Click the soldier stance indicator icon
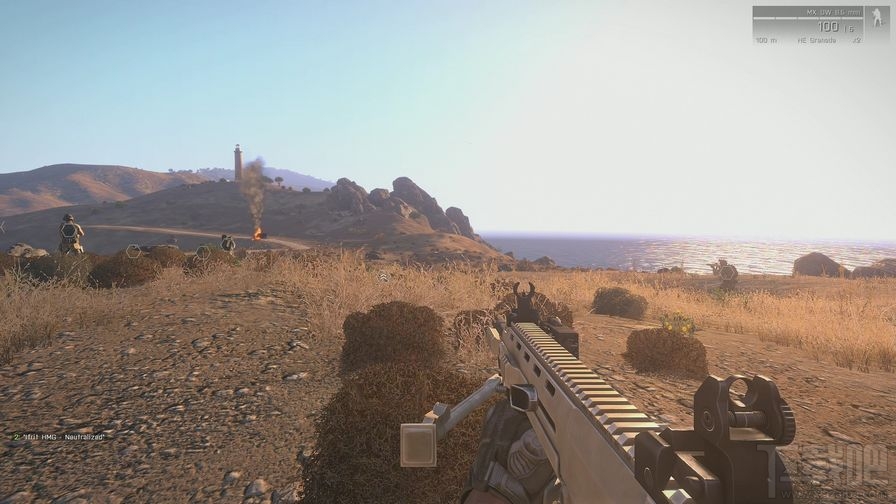 [875, 21]
